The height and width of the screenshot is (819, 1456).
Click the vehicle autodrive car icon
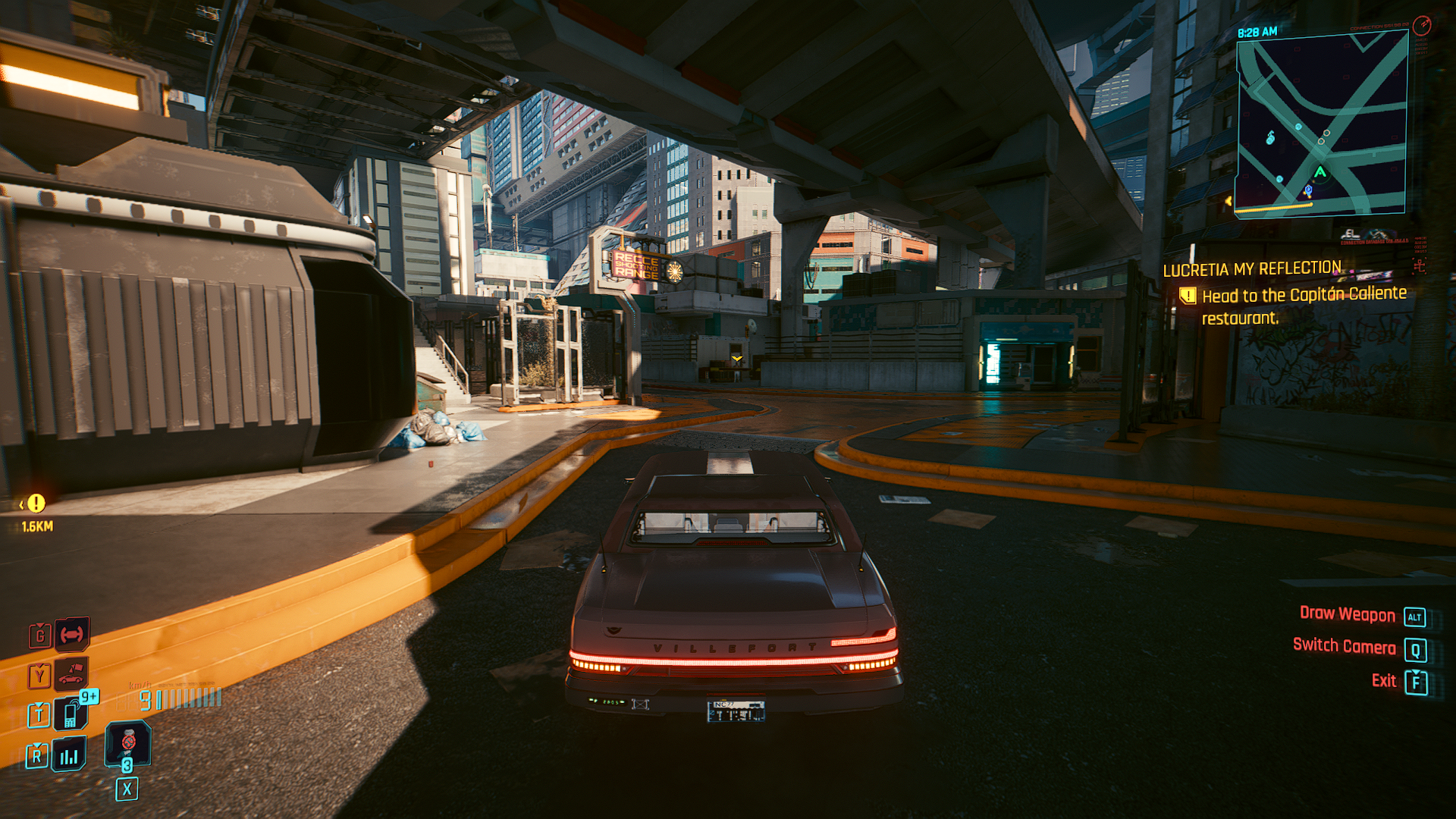pyautogui.click(x=71, y=674)
